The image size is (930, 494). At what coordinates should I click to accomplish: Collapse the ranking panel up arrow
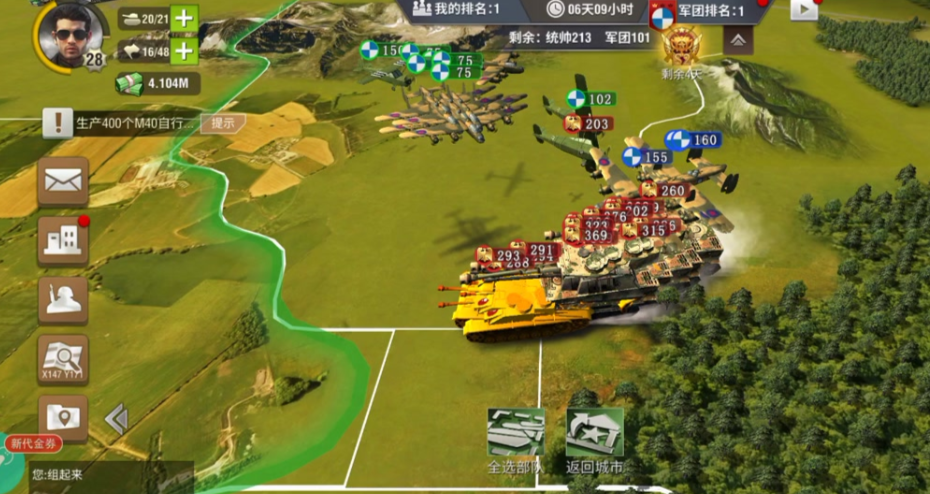click(x=737, y=40)
